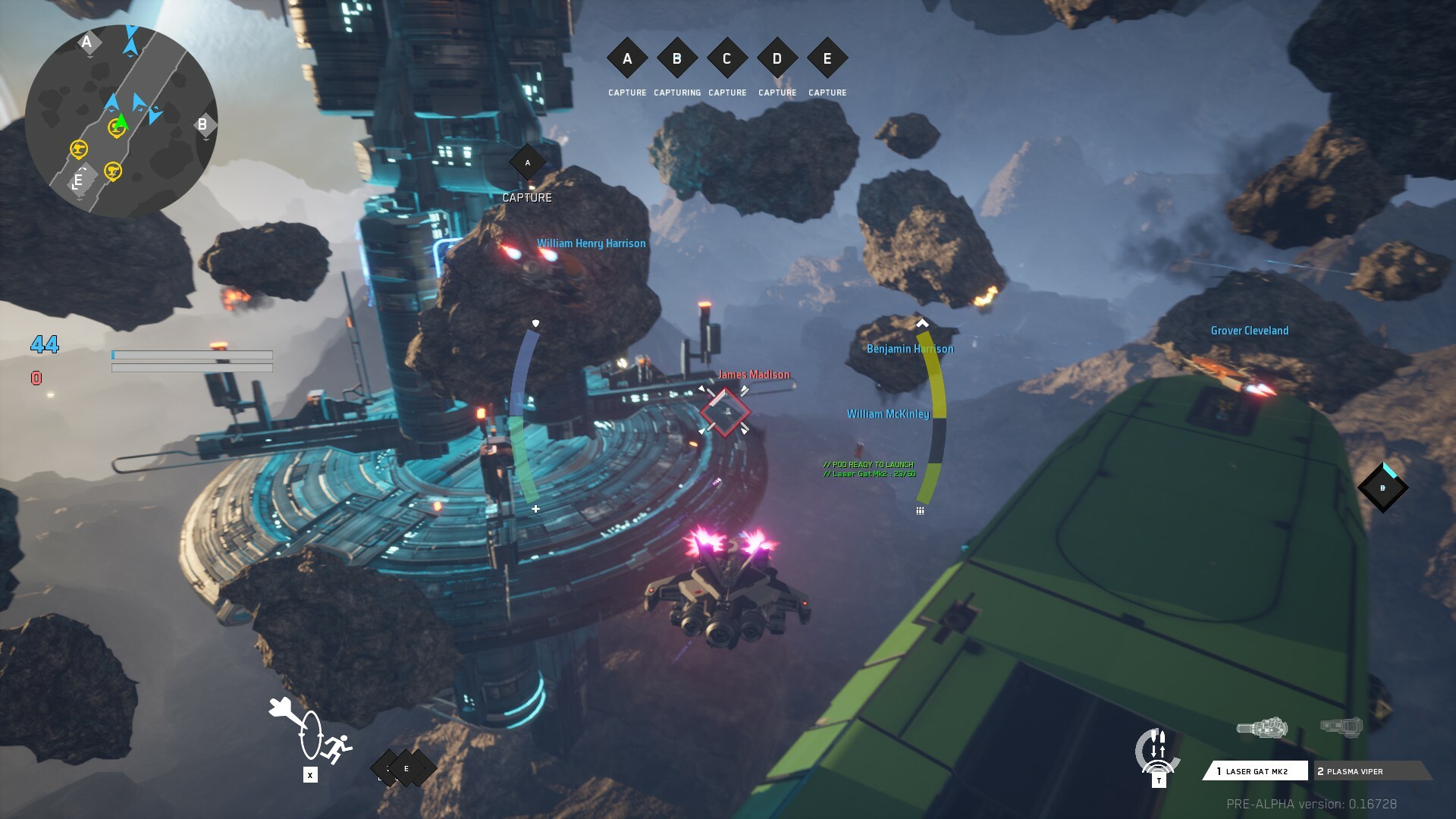Activate the pod launch ability icon labeled T
1456x819 pixels.
tap(1157, 751)
